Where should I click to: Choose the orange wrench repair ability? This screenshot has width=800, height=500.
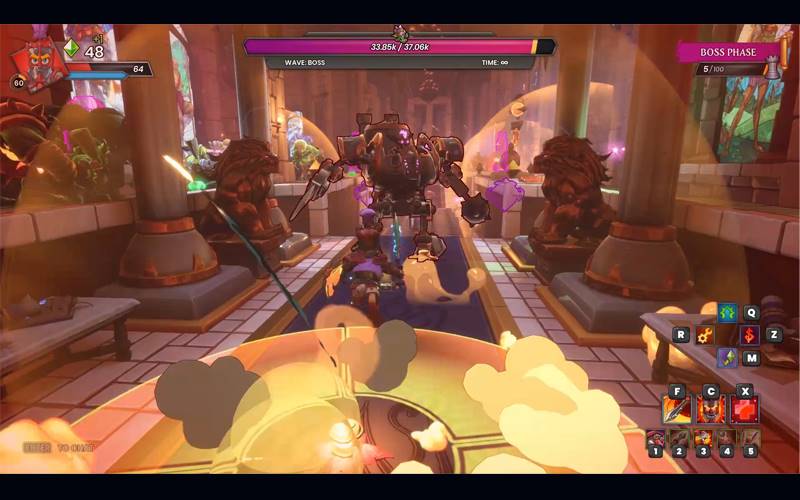[706, 335]
